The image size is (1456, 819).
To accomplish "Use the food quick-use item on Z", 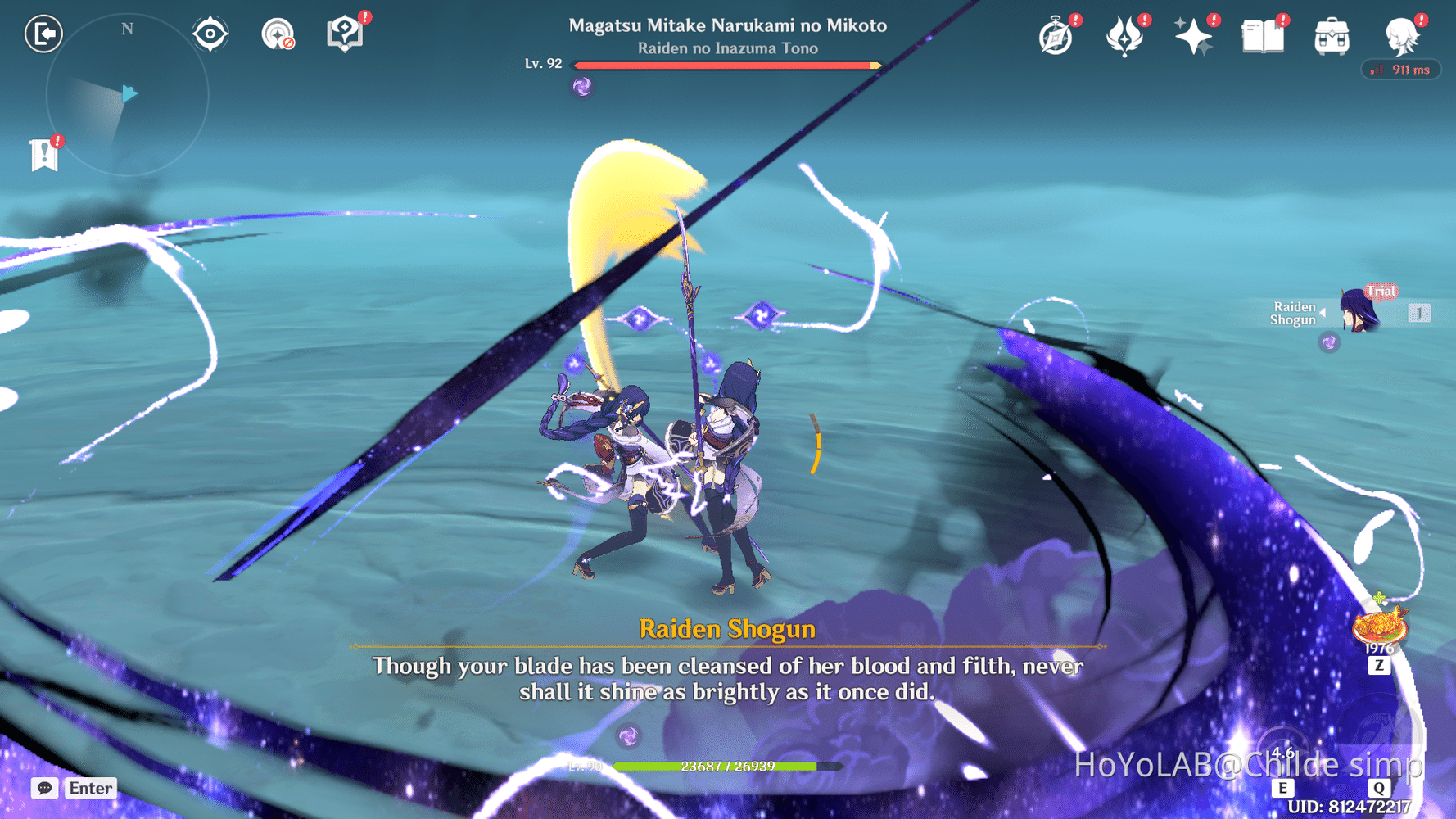I will point(1379,631).
